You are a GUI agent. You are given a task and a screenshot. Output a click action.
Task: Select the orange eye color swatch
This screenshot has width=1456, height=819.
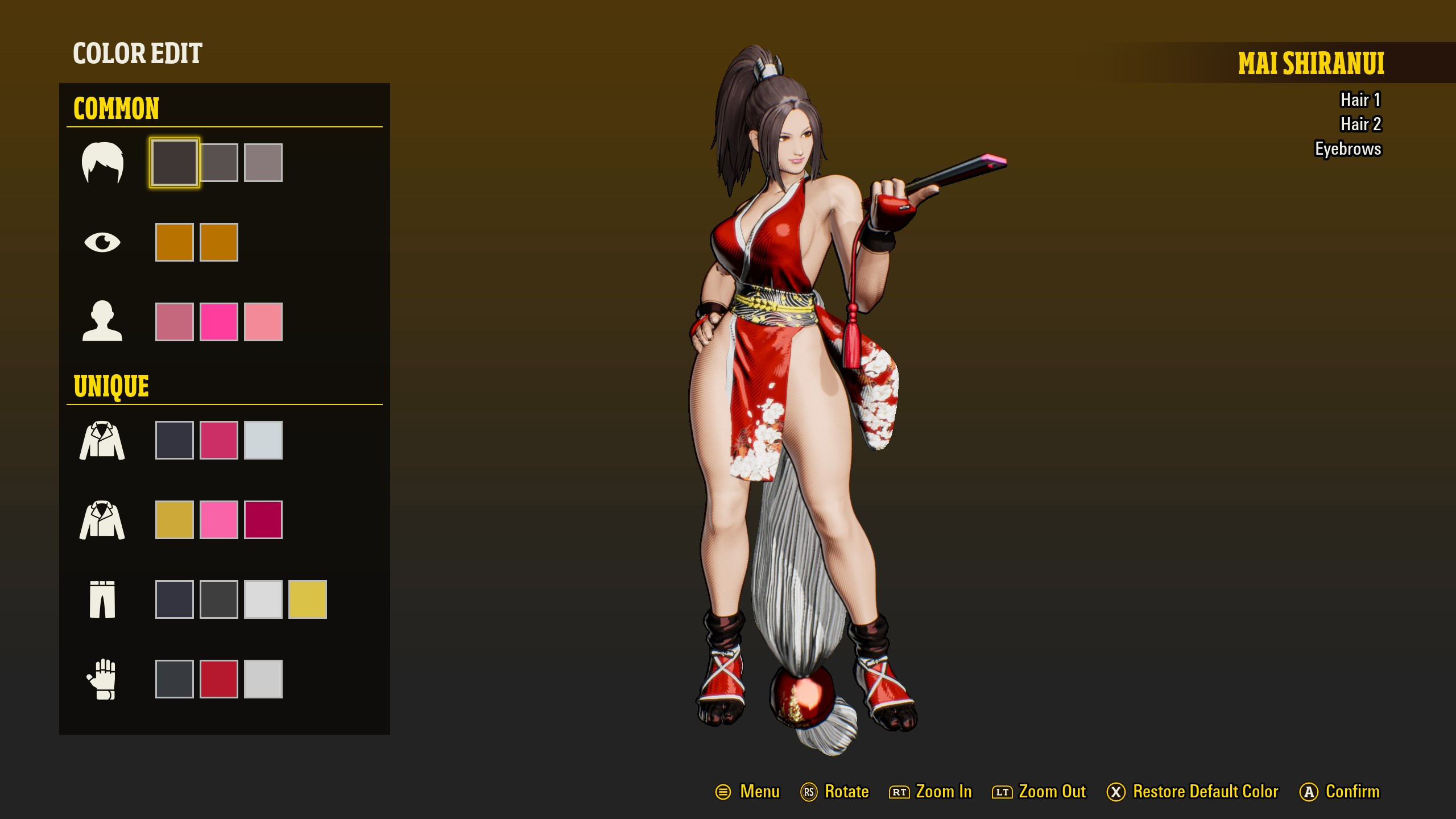pyautogui.click(x=175, y=241)
